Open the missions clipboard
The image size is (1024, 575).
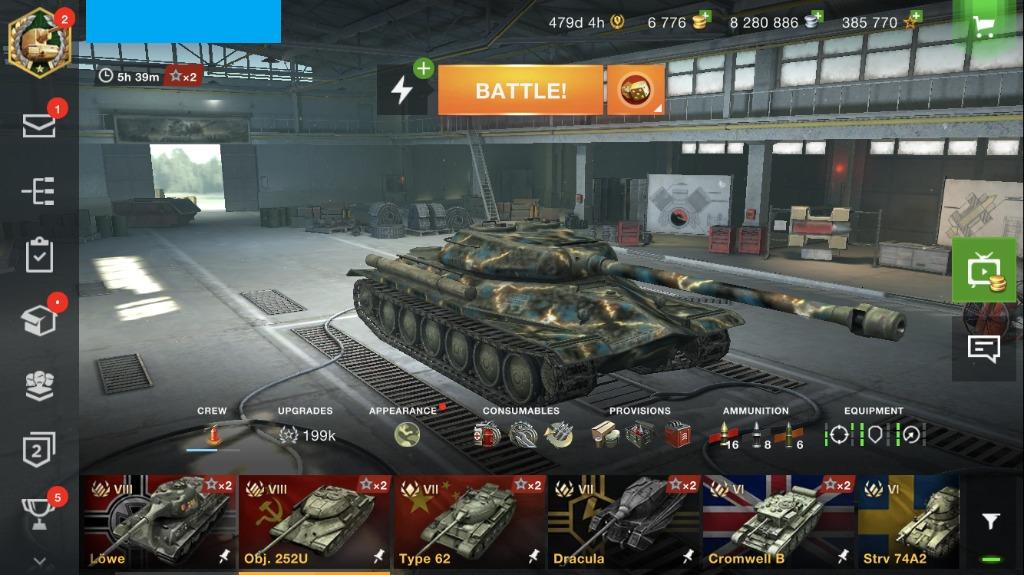(x=39, y=254)
